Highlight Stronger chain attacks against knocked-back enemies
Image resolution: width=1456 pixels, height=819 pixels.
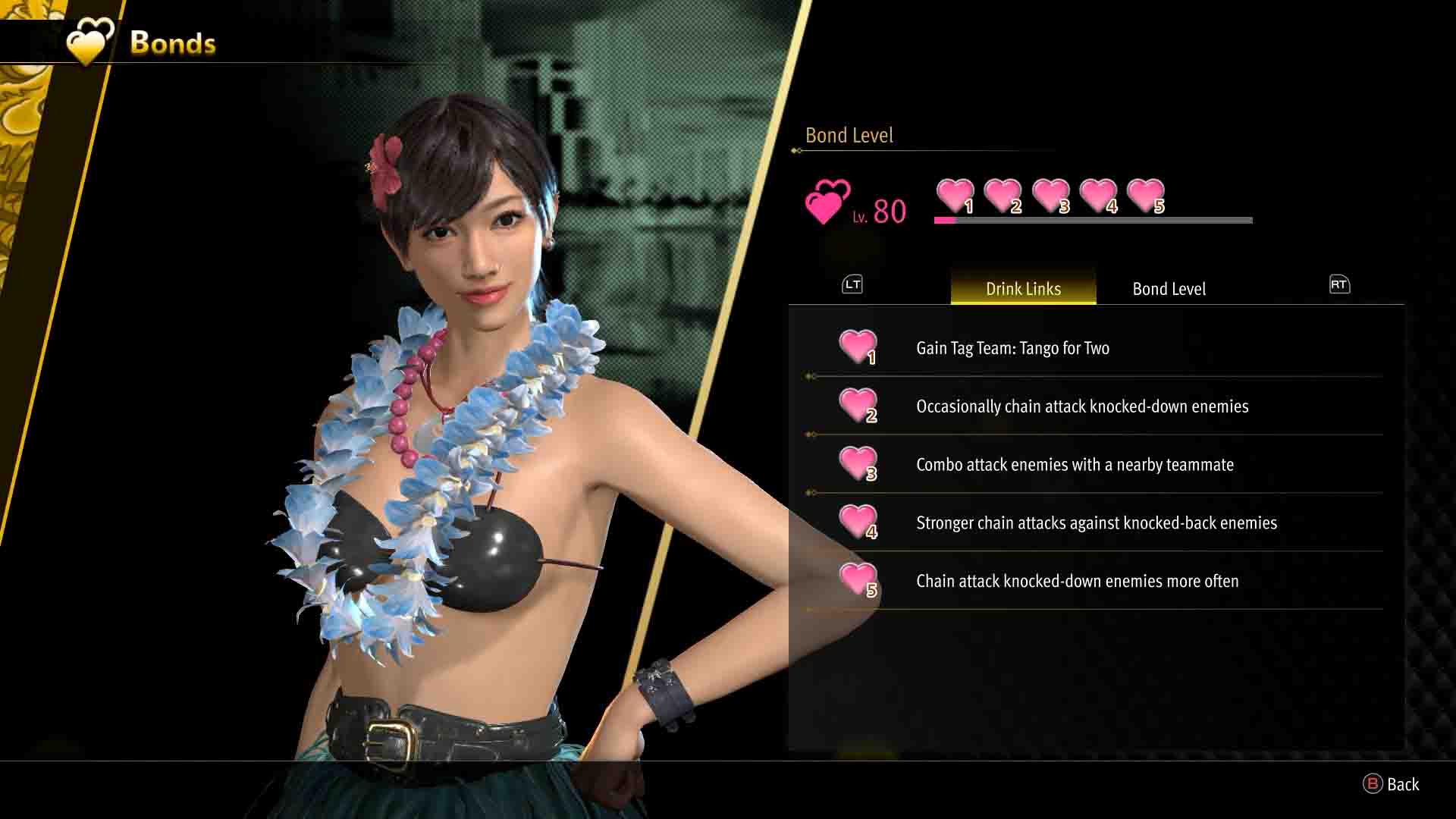click(x=1096, y=523)
